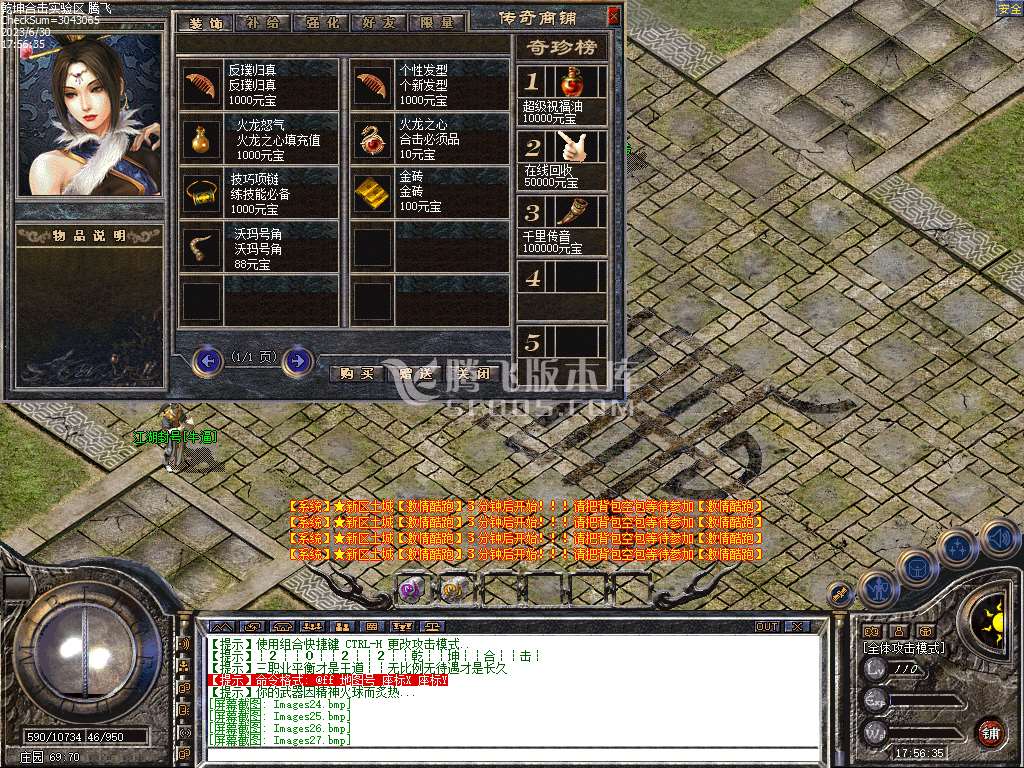Choose the 金砖 gold brick item

pyautogui.click(x=374, y=192)
